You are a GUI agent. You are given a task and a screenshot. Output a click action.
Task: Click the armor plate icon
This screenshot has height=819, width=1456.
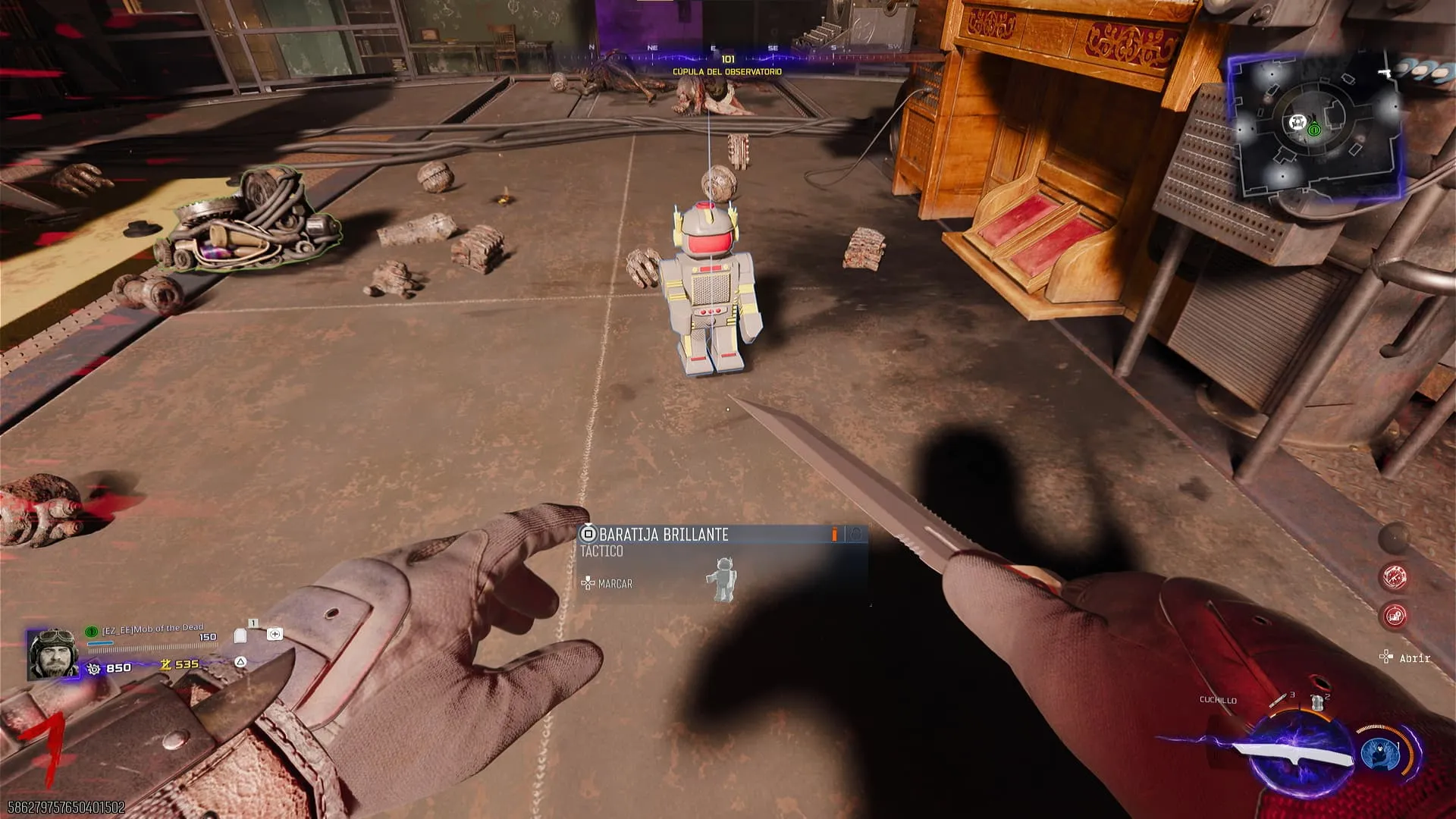pos(241,635)
